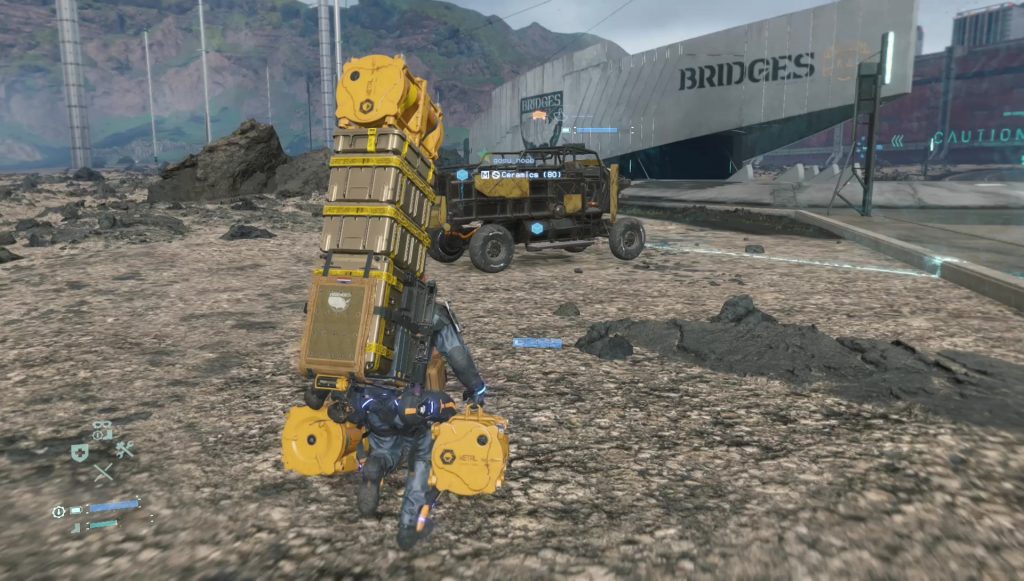1024x581 pixels.
Task: Select the Ceramics (80) cargo label
Action: (x=527, y=174)
